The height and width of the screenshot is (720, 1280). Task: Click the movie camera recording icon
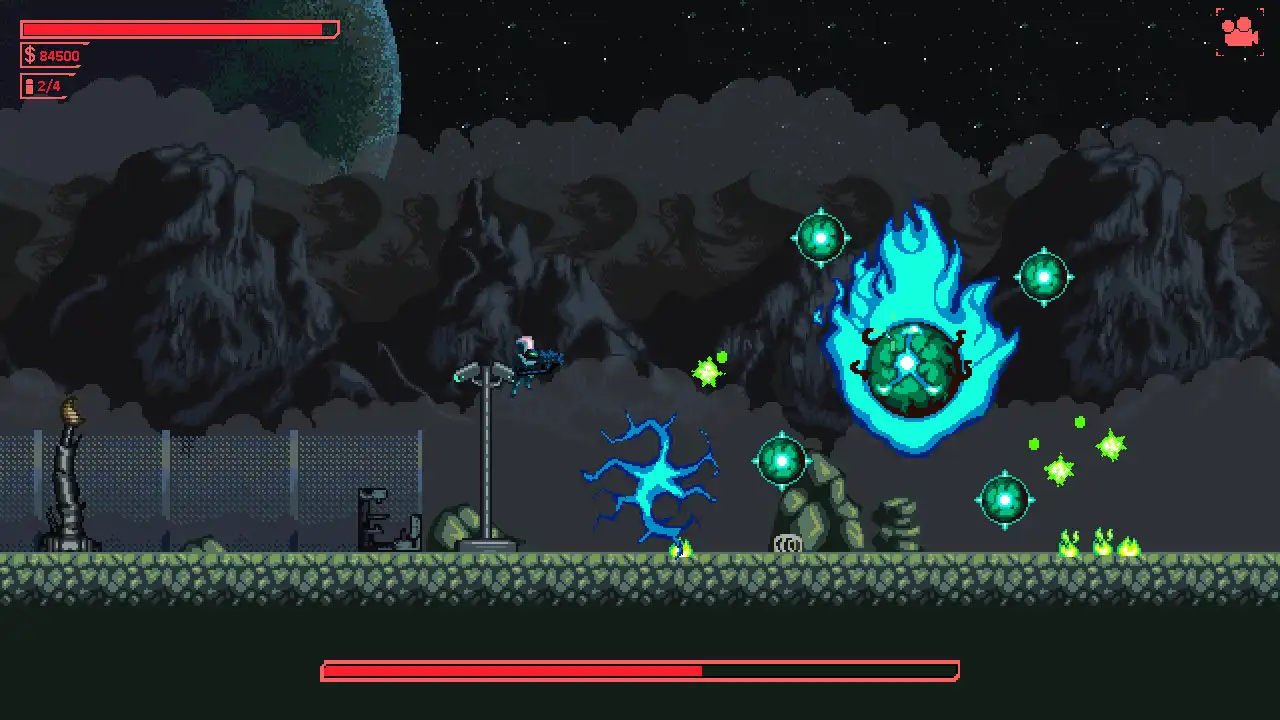(x=1240, y=32)
